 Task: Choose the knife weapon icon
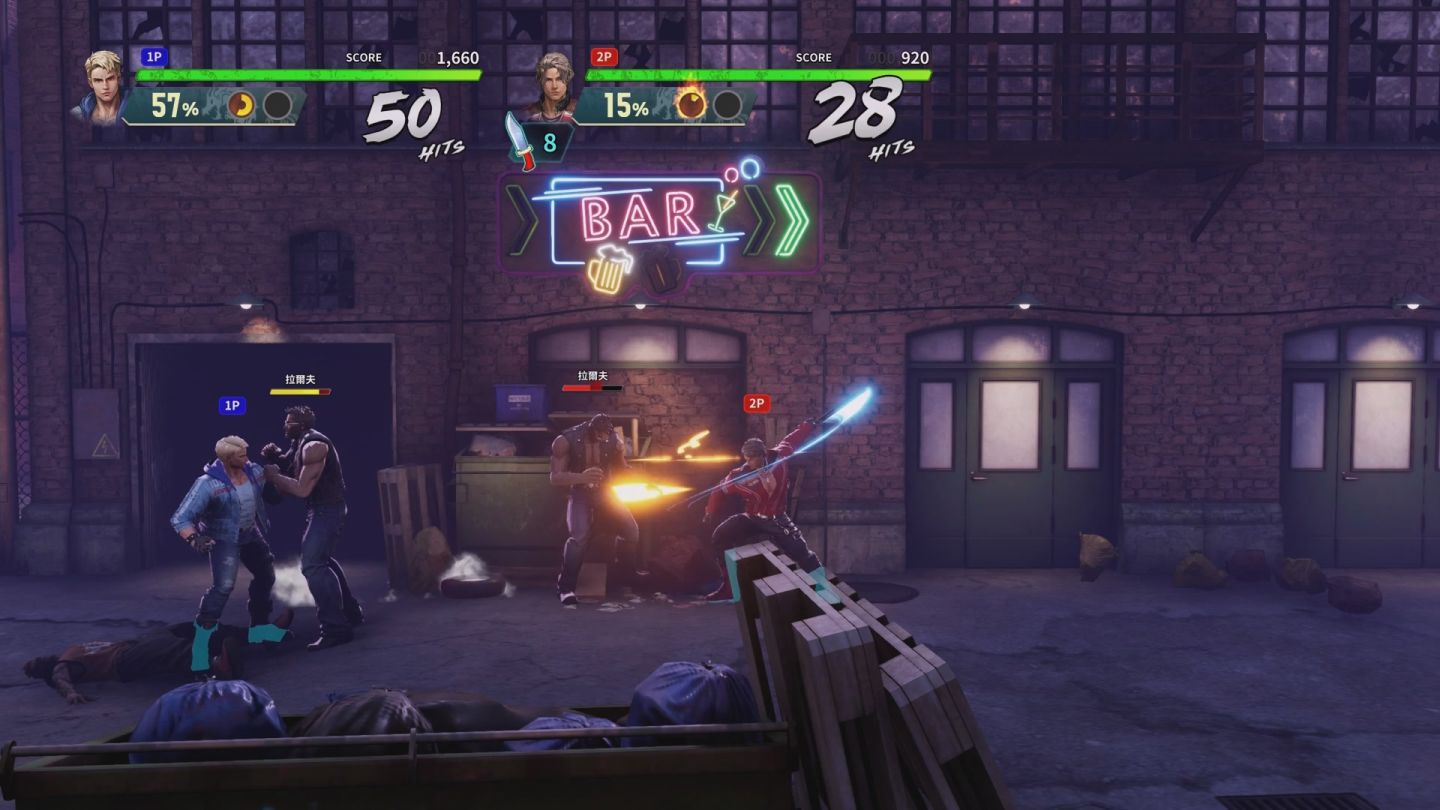click(520, 141)
